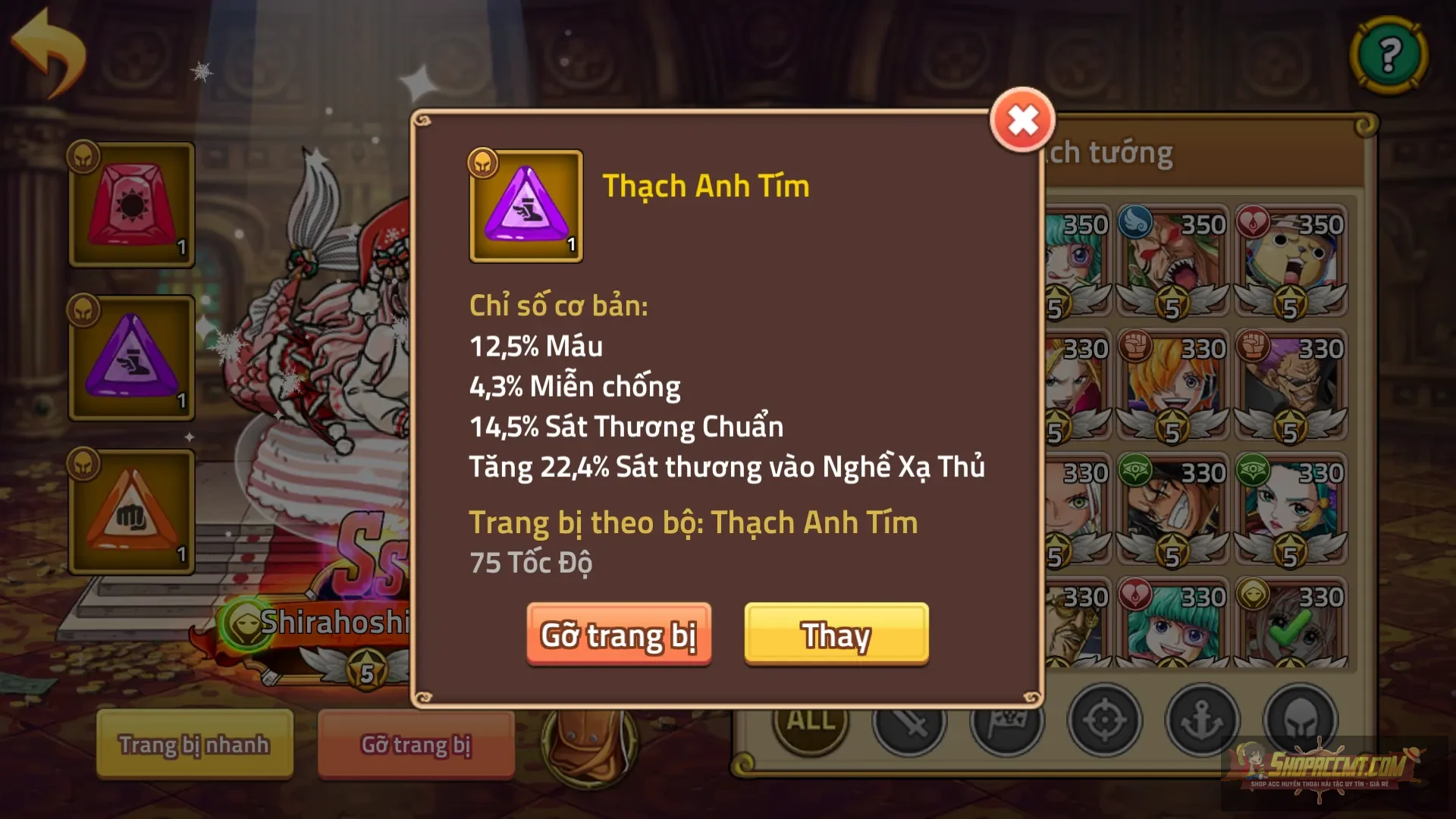Select the purple Thạch Anh Tím gem icon
1456x819 pixels.
[x=526, y=205]
